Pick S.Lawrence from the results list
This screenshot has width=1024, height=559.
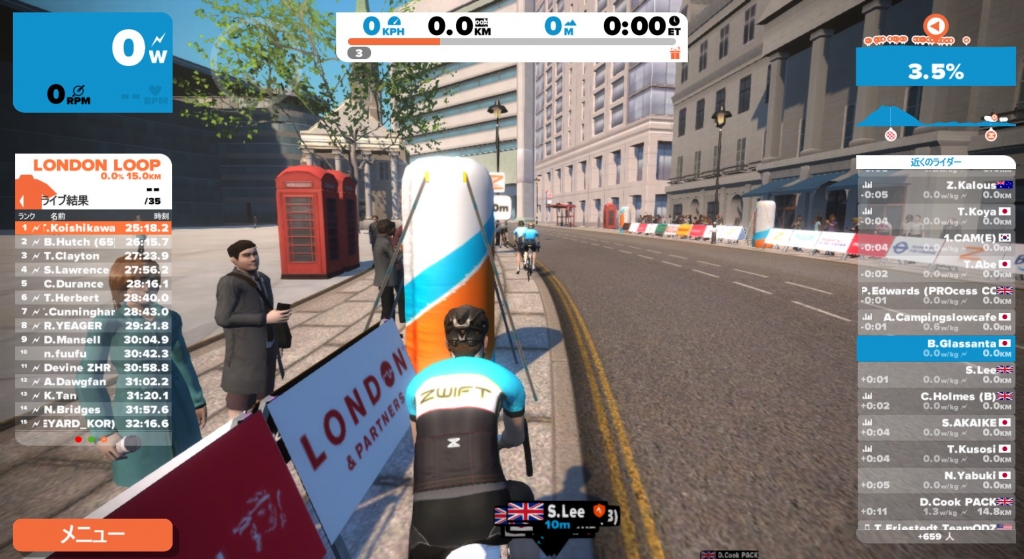click(93, 269)
